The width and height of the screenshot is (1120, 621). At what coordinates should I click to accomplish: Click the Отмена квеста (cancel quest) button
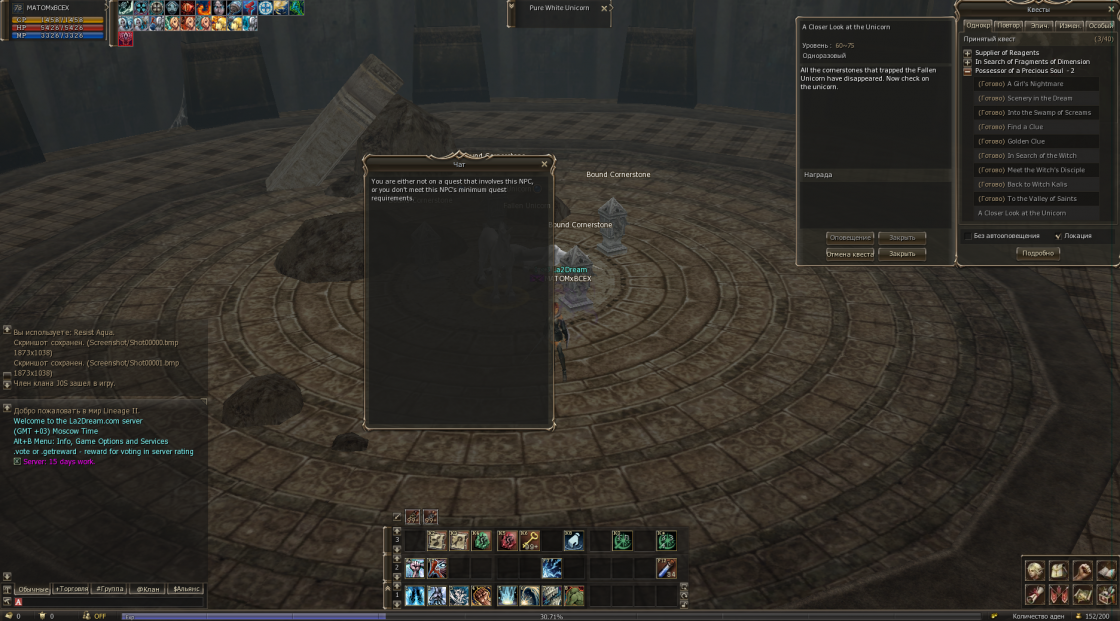point(849,254)
